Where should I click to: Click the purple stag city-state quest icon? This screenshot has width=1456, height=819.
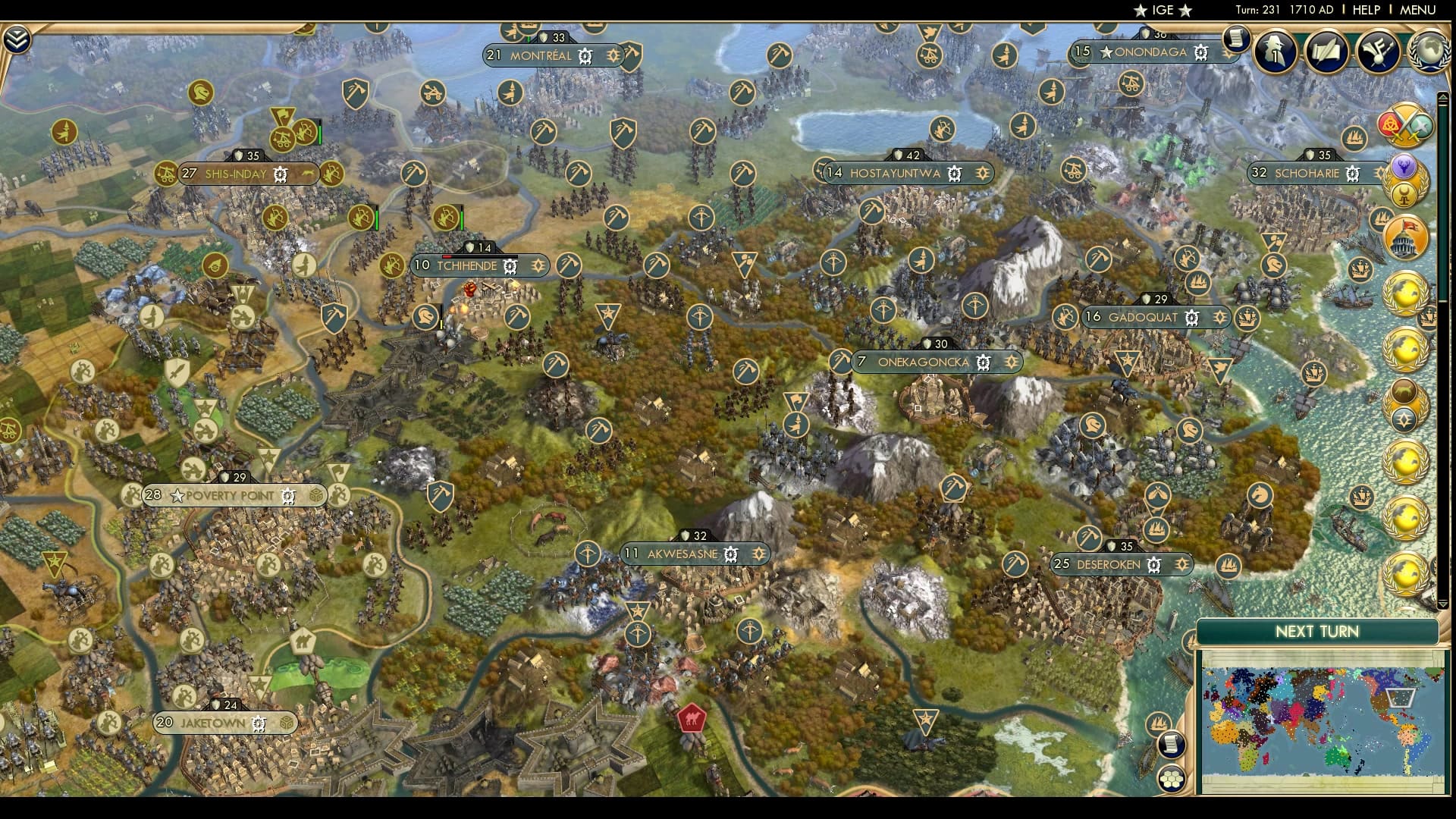coord(1404,166)
